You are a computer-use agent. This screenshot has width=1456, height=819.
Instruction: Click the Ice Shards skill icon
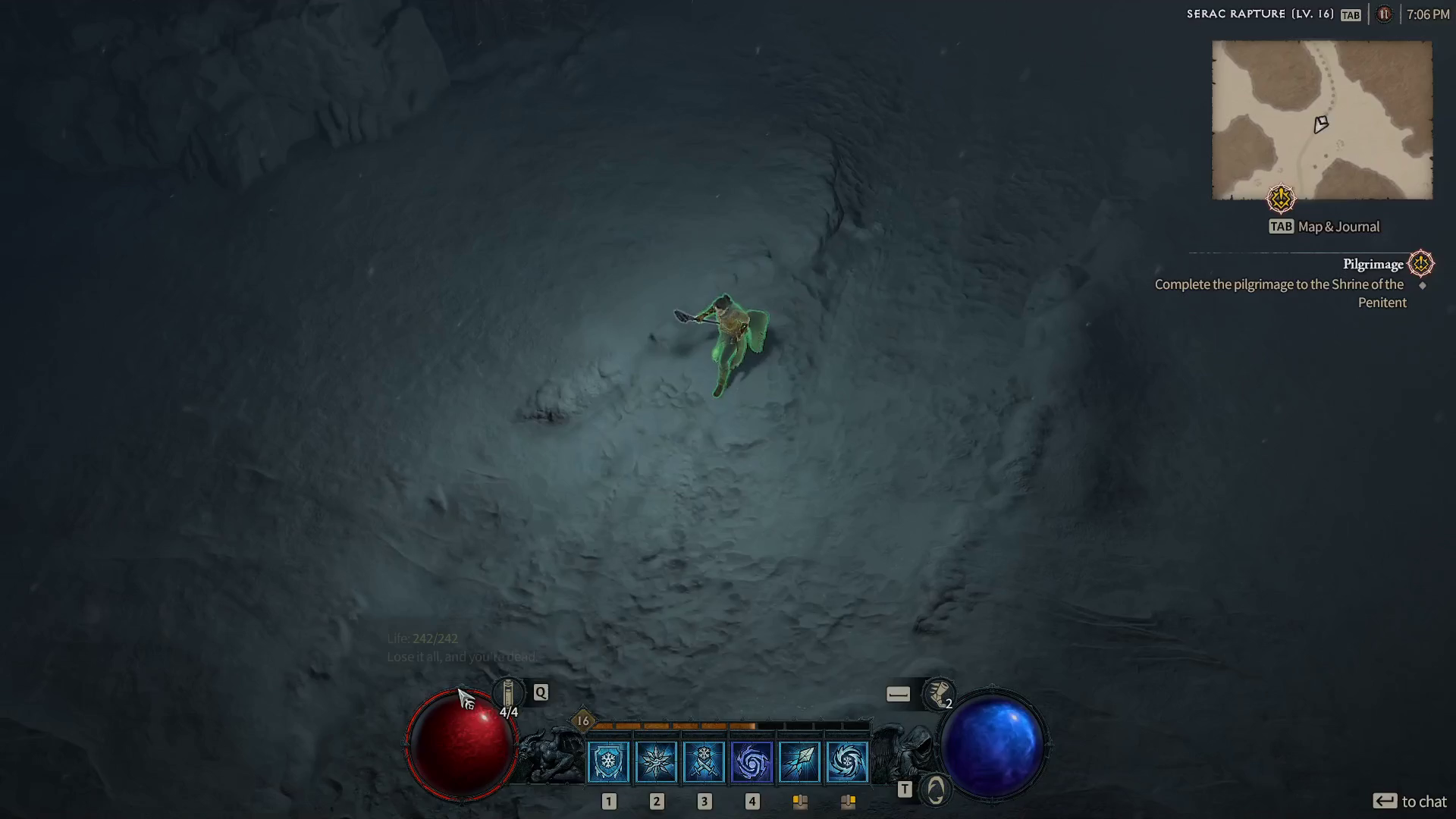tap(800, 762)
